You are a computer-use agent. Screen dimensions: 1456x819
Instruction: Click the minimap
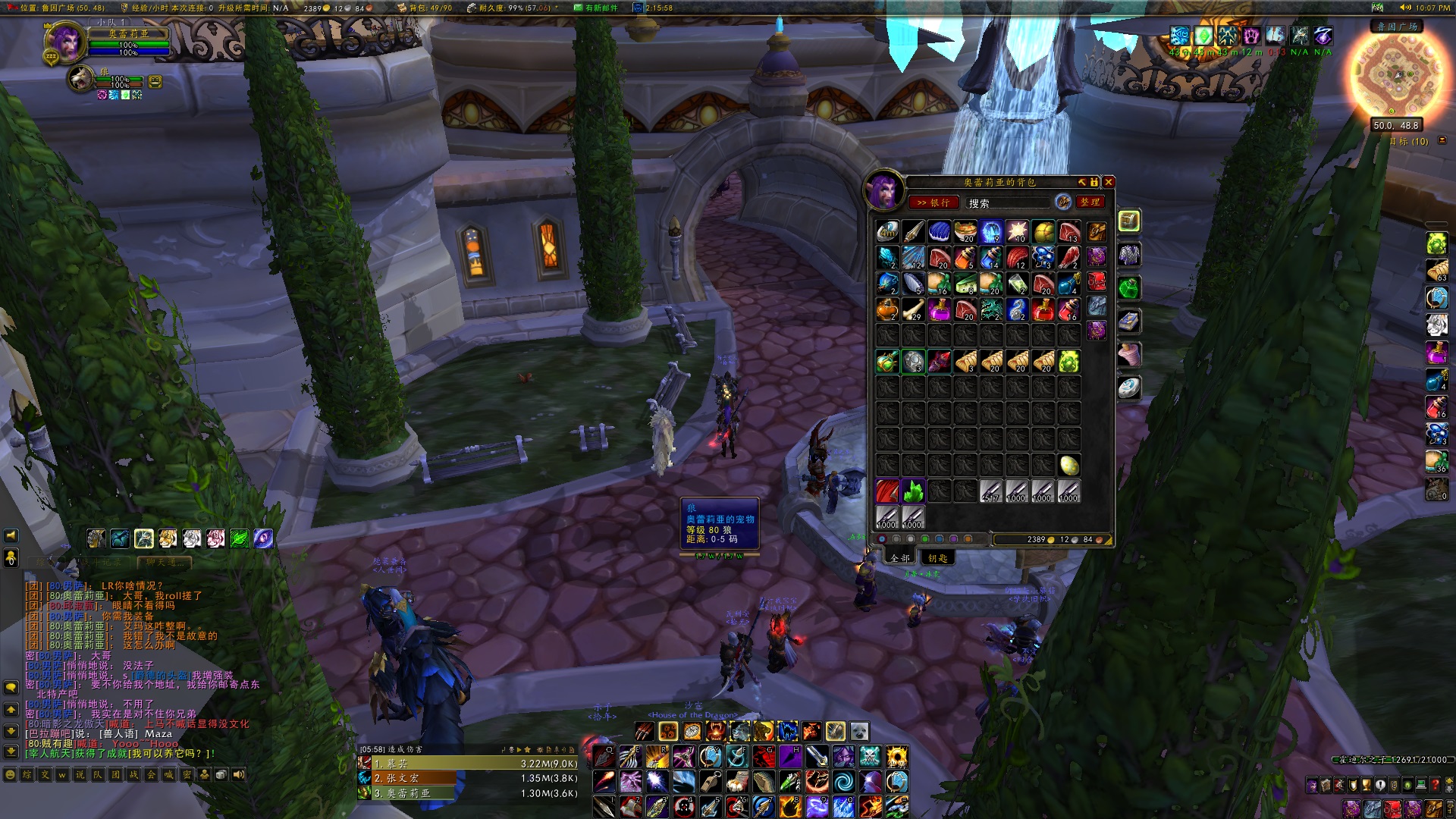click(1397, 74)
